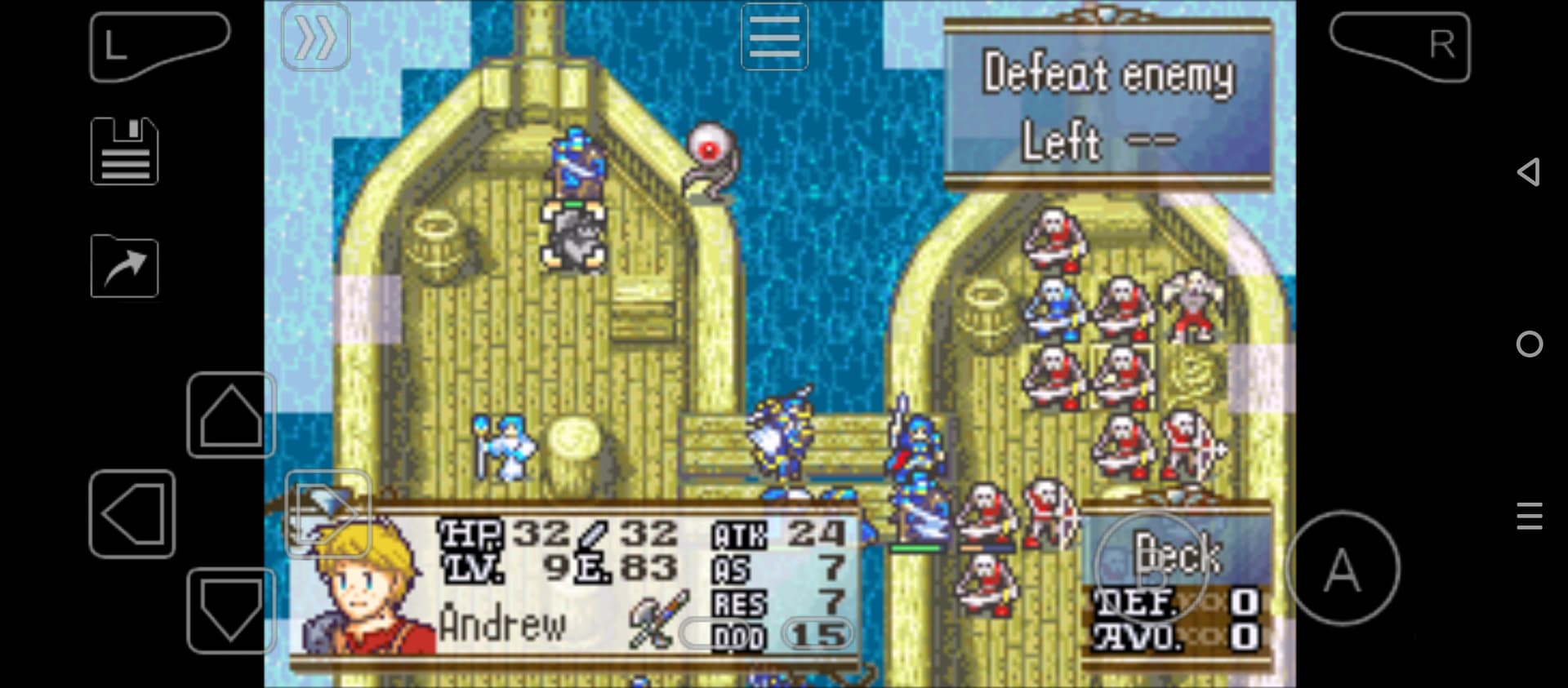The width and height of the screenshot is (1568, 688).
Task: Tap the round A action button
Action: [x=1342, y=568]
